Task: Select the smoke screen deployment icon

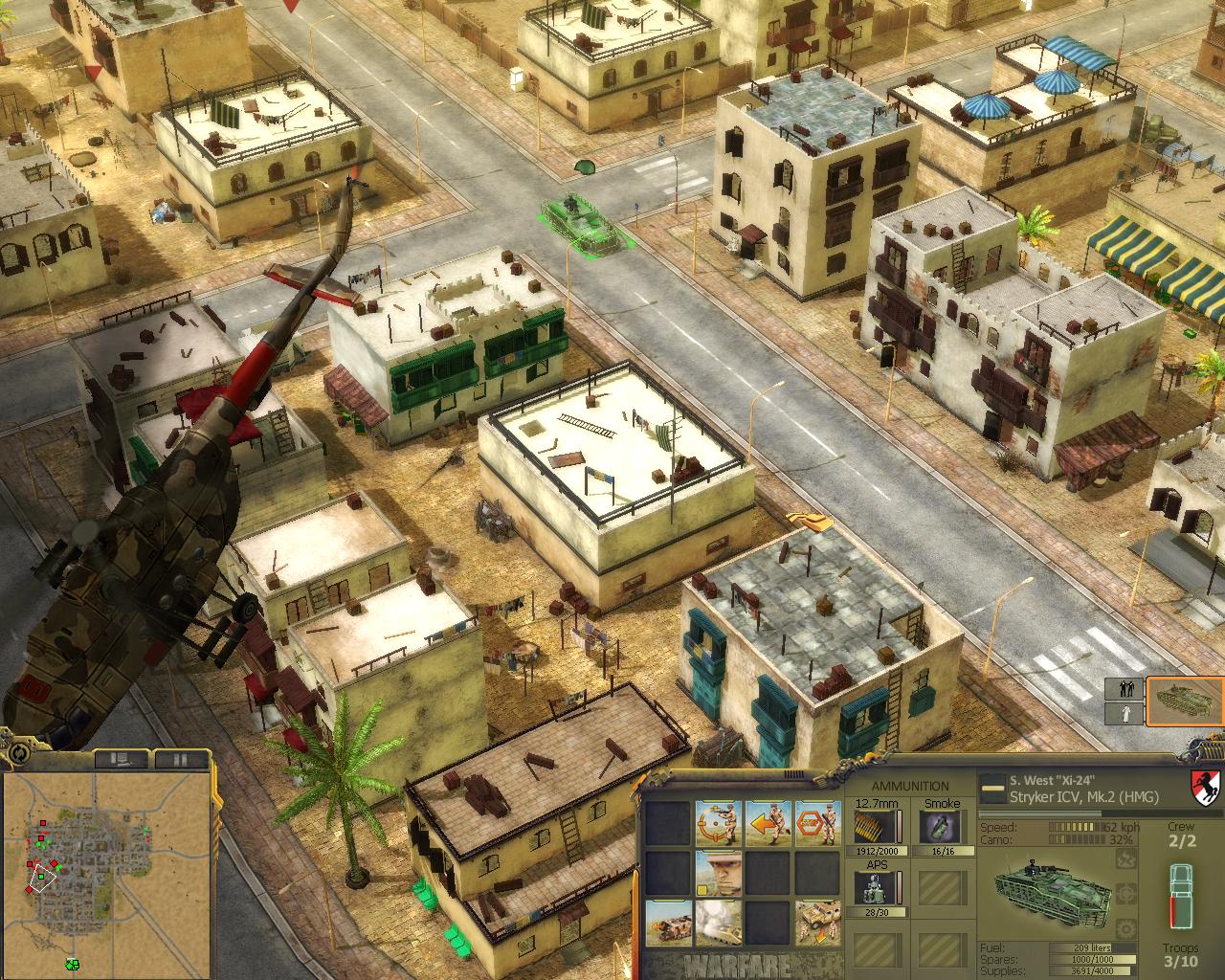Action: [719, 923]
